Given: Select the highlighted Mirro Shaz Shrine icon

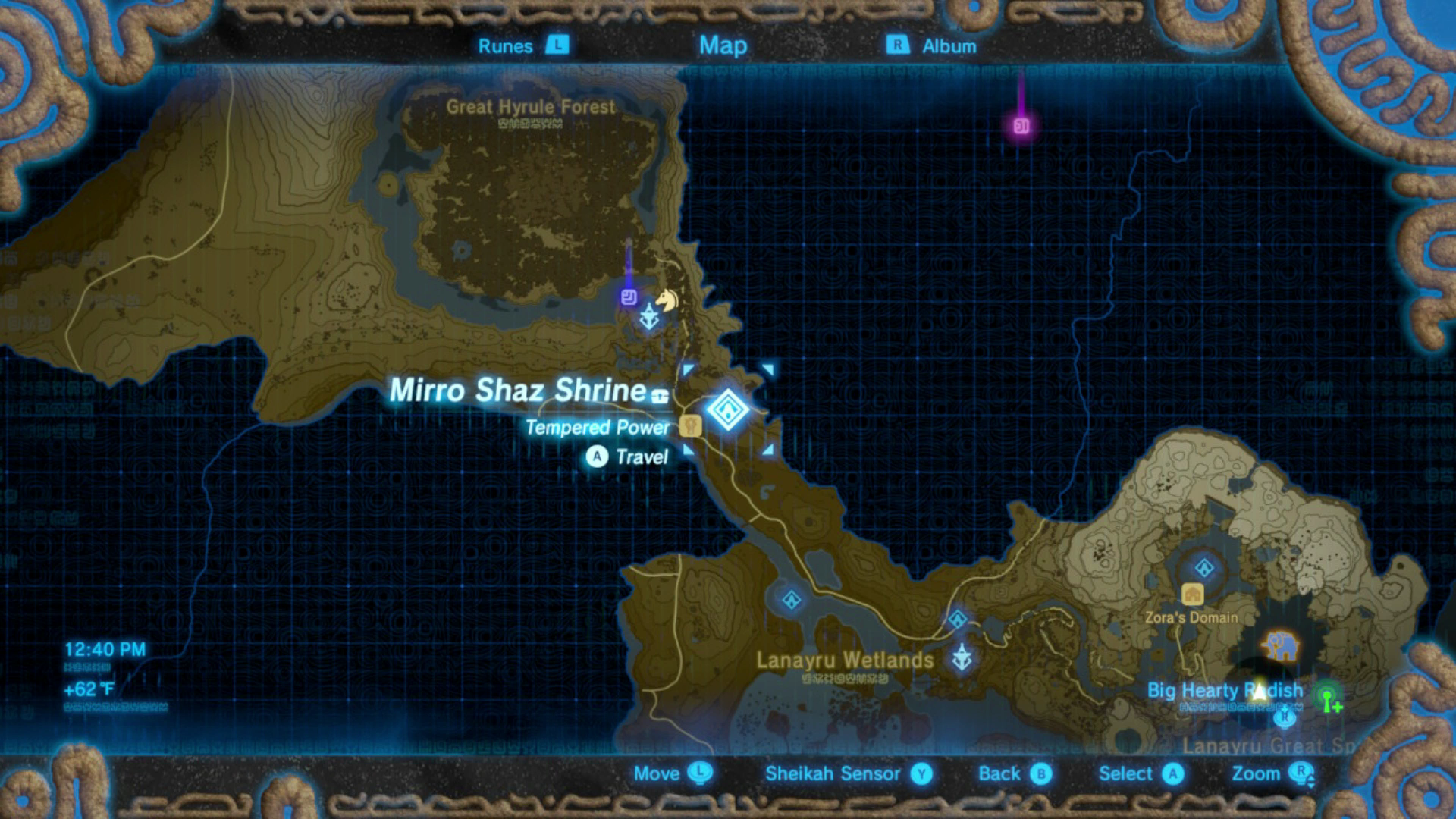Looking at the screenshot, I should 728,409.
